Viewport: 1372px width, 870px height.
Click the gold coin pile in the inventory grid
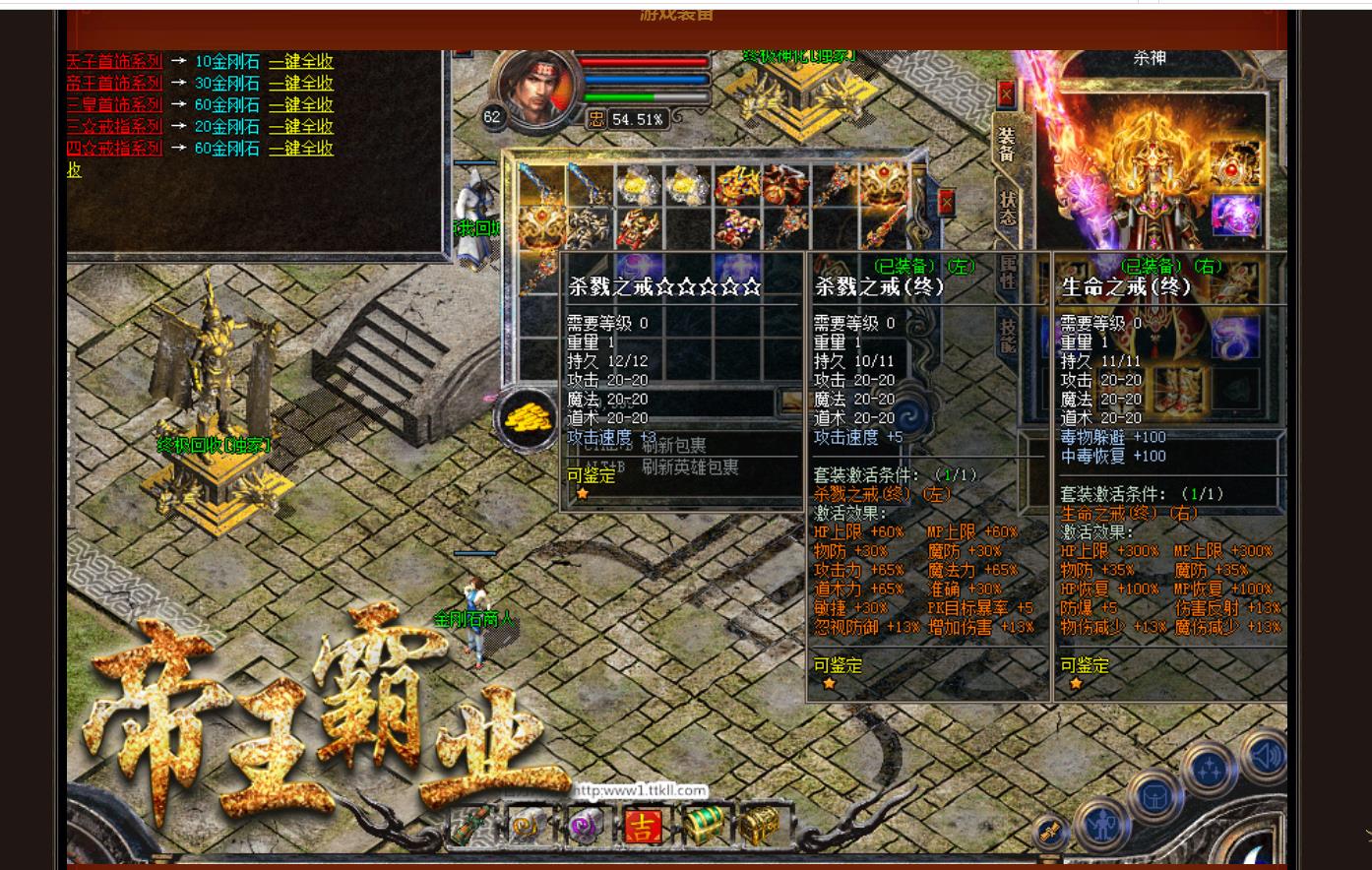click(529, 417)
